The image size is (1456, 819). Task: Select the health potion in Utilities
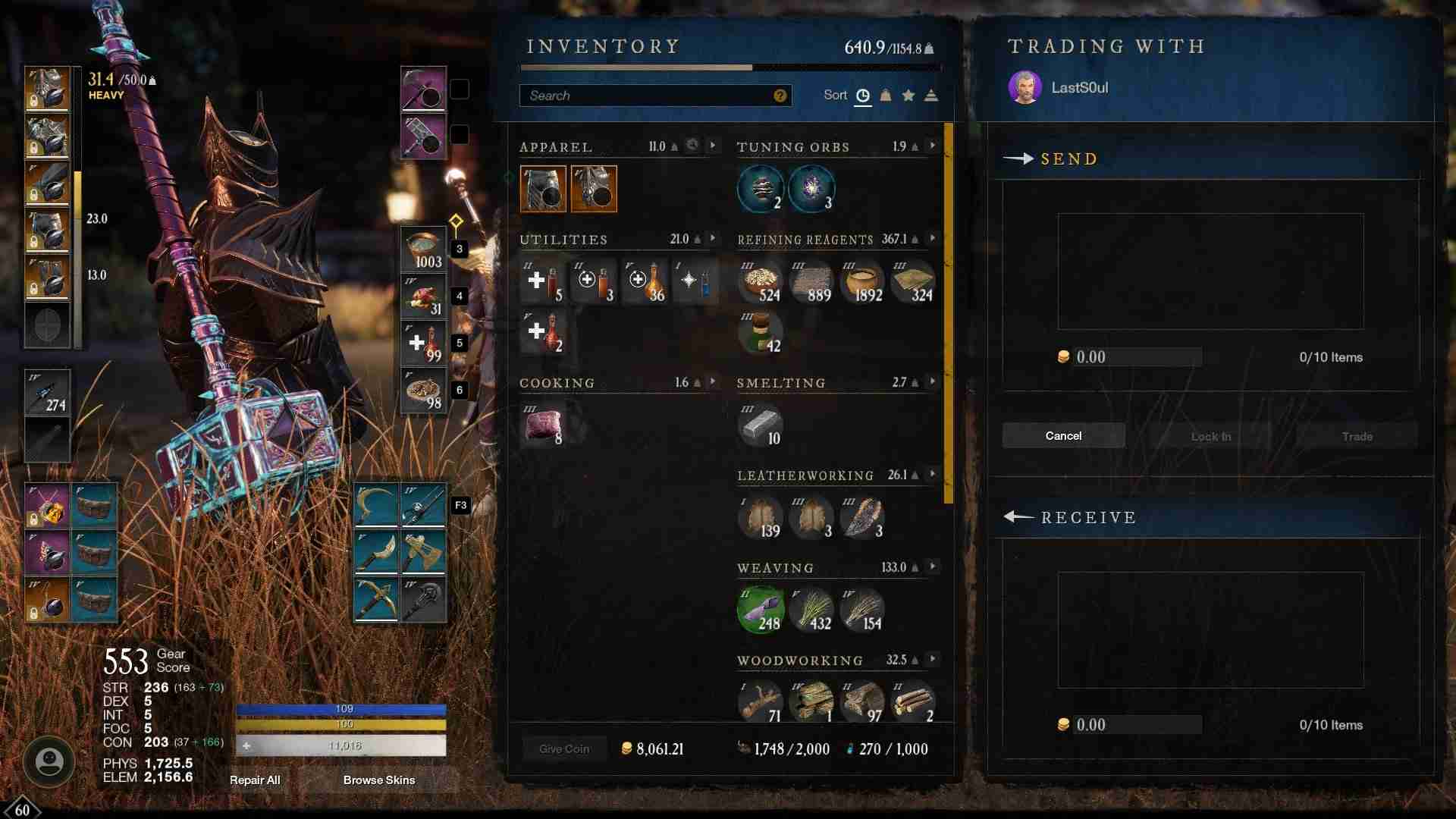[x=542, y=281]
